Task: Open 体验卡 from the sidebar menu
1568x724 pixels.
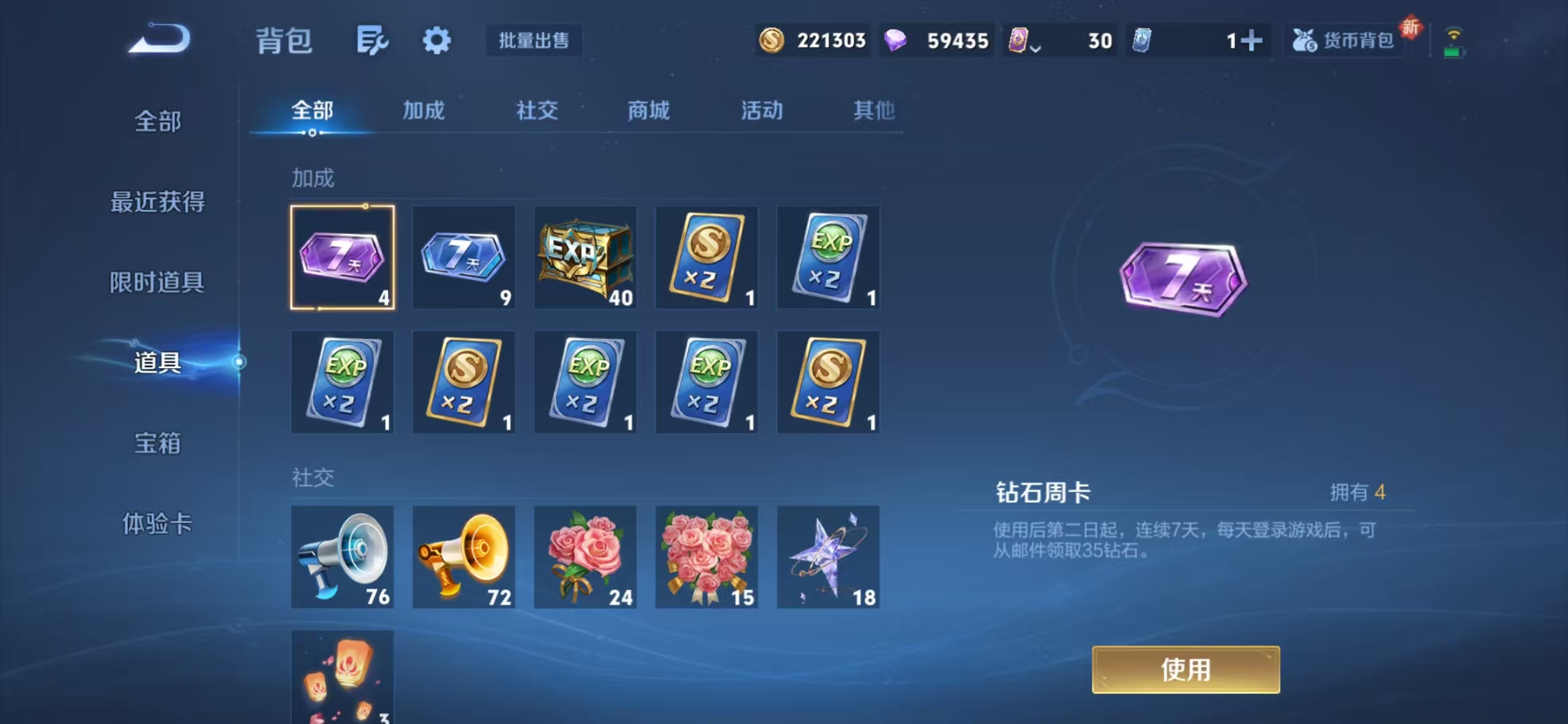Action: click(x=158, y=526)
